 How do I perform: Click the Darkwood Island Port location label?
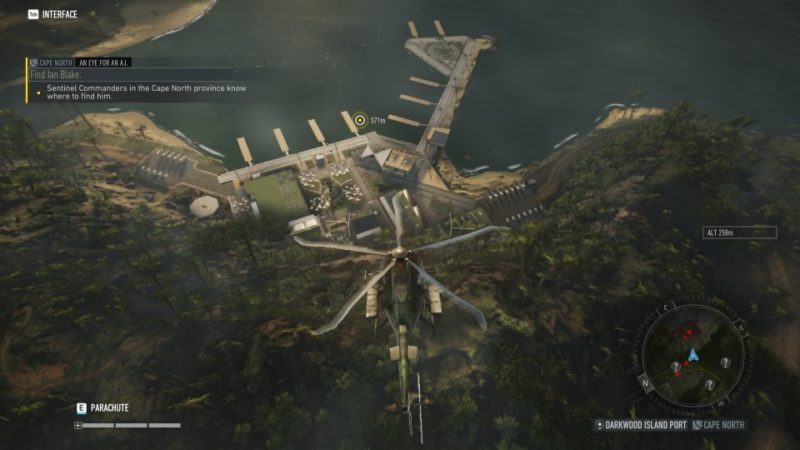click(646, 425)
